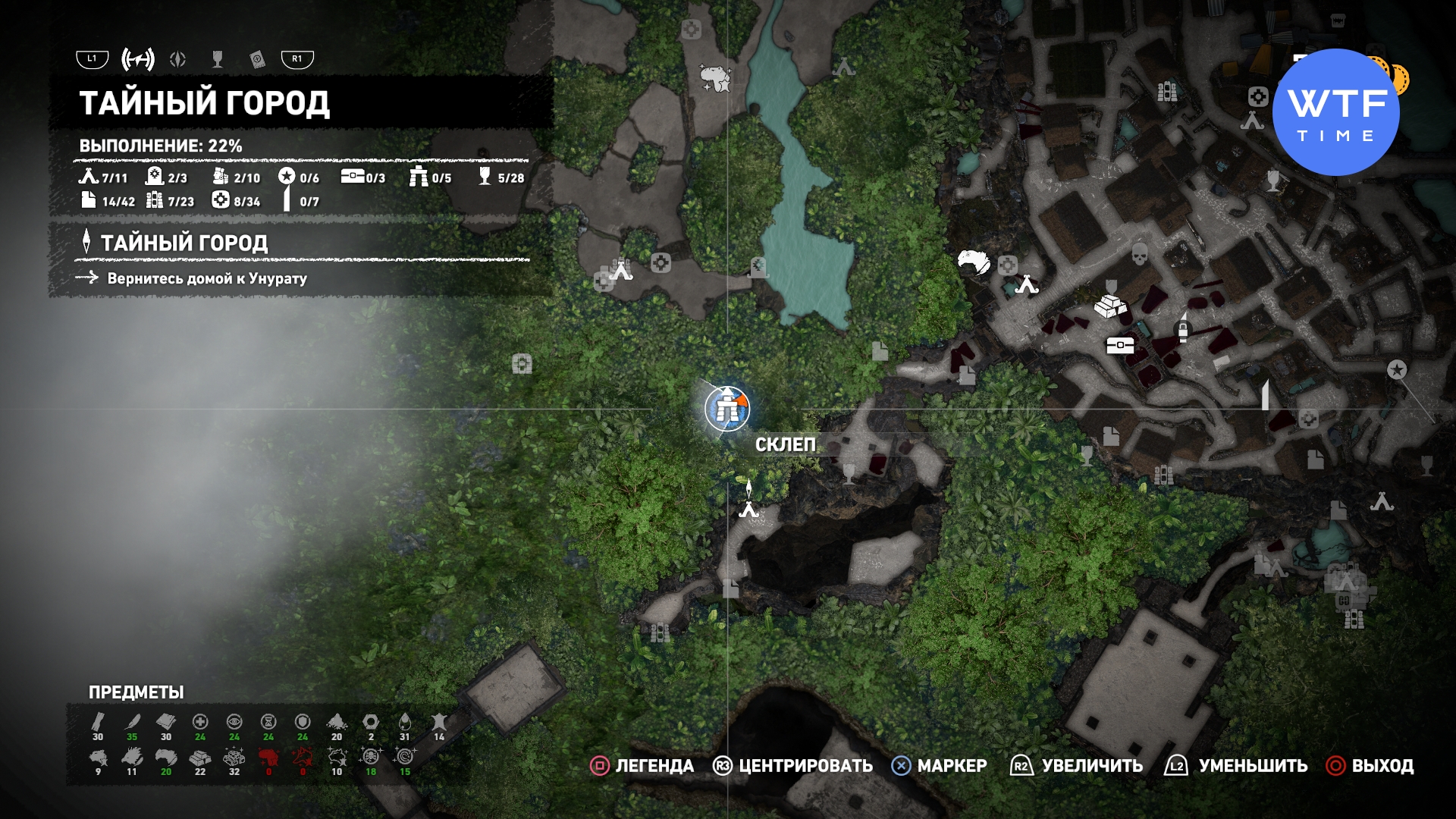
Task: Click the white treasure chest map marker
Action: (1120, 346)
